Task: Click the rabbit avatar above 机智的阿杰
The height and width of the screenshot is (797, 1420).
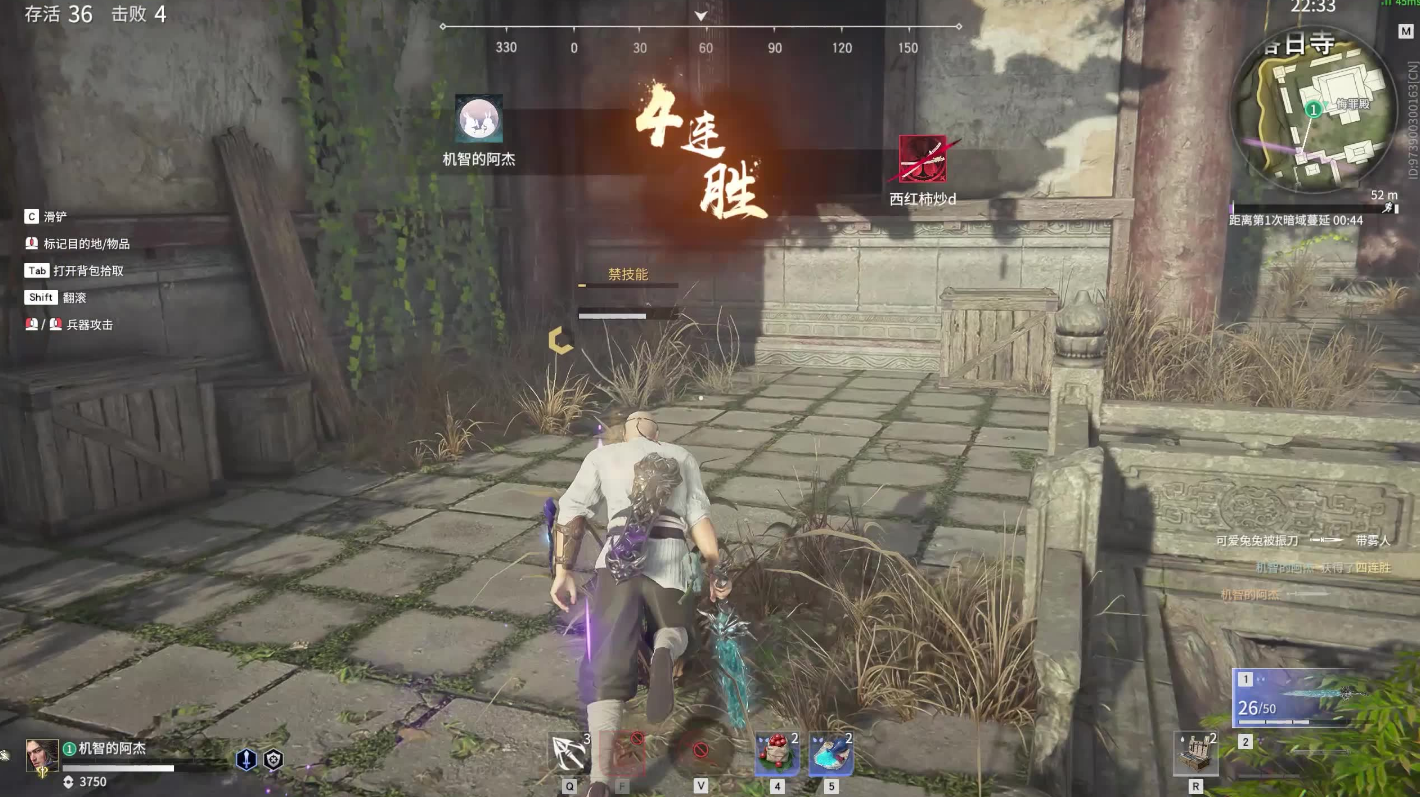Action: (x=479, y=119)
